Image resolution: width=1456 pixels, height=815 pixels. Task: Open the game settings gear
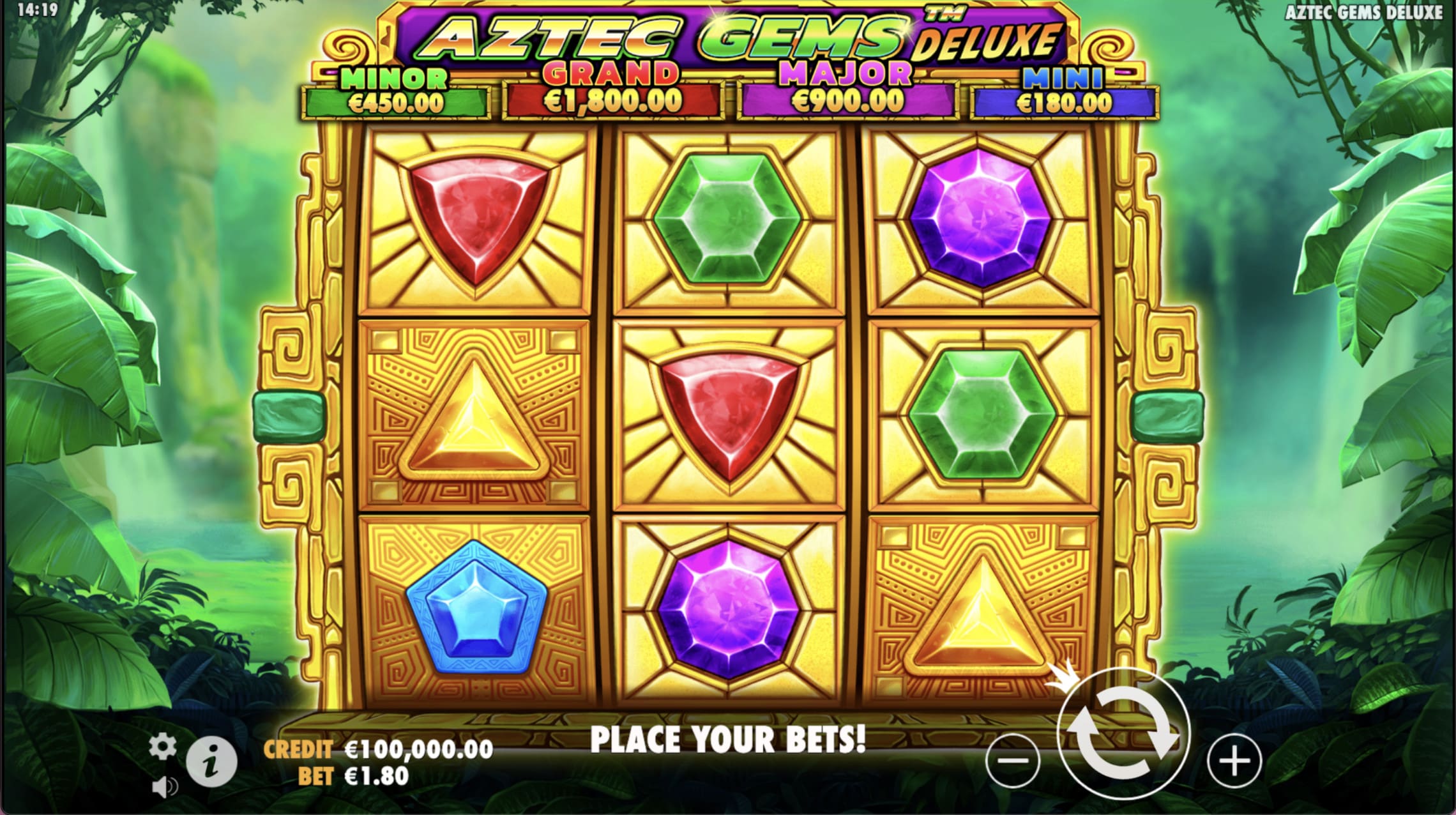point(162,744)
